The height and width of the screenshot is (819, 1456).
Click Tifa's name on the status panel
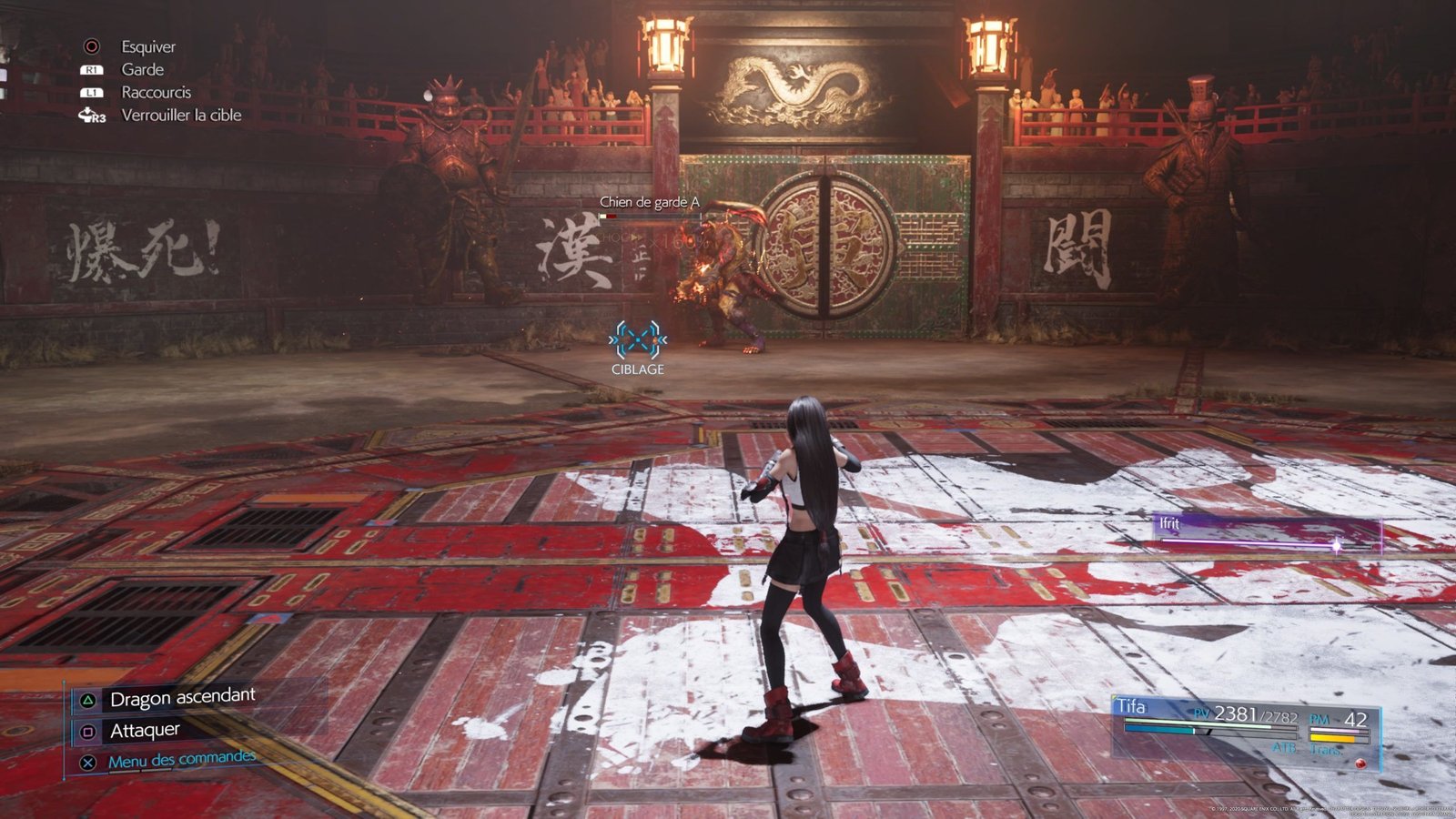1131,703
